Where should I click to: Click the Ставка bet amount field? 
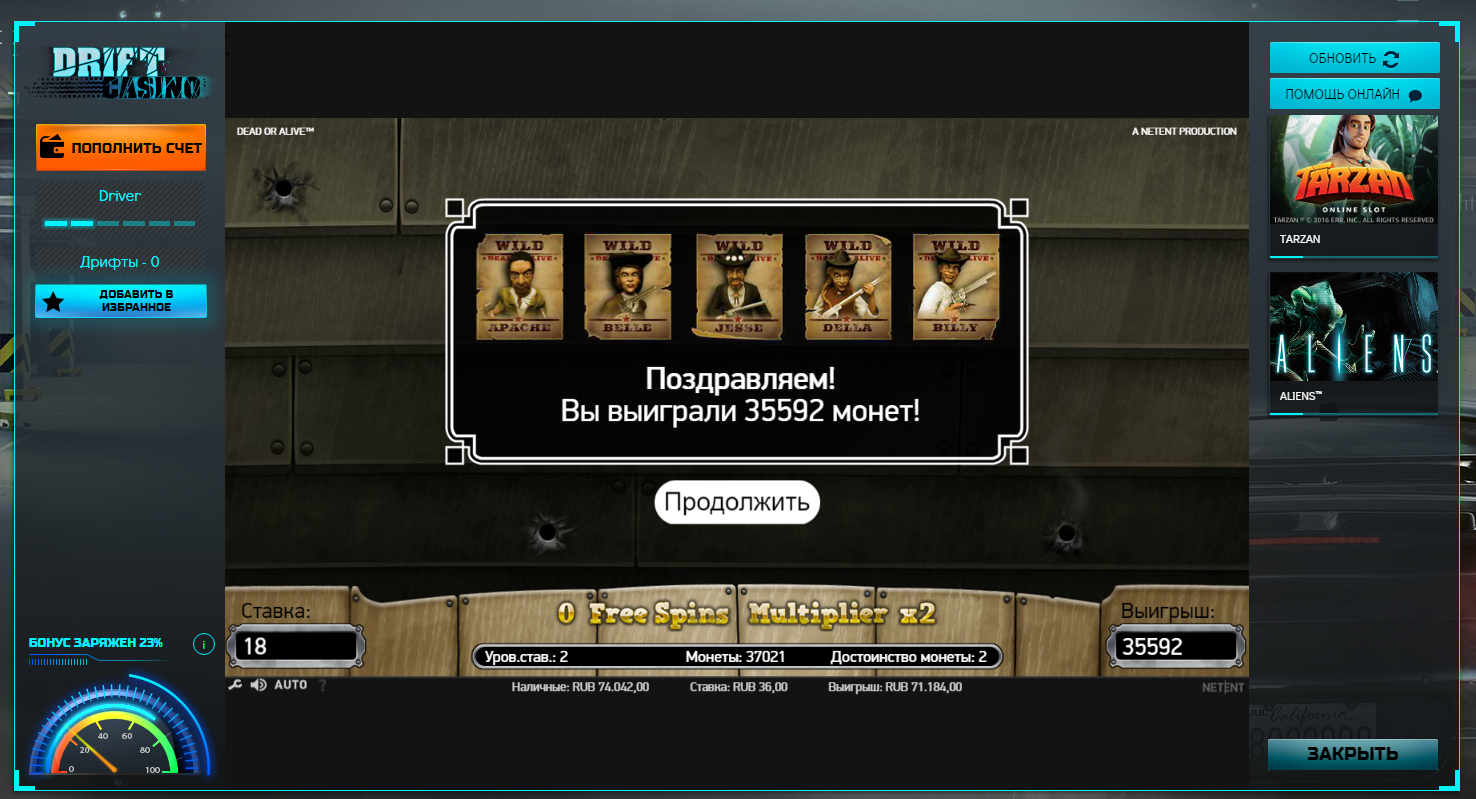(295, 646)
